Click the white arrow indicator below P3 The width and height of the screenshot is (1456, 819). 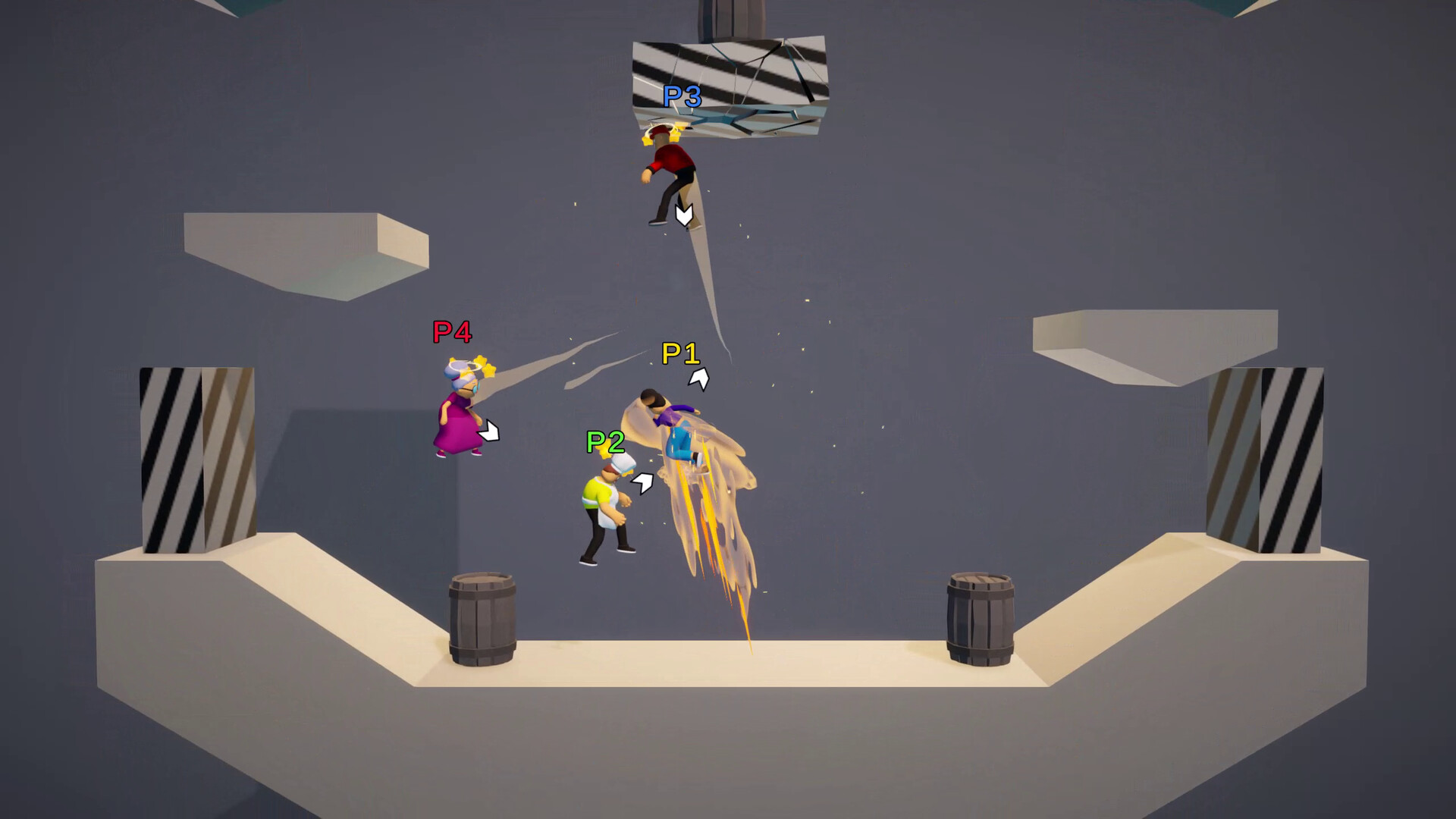[682, 215]
